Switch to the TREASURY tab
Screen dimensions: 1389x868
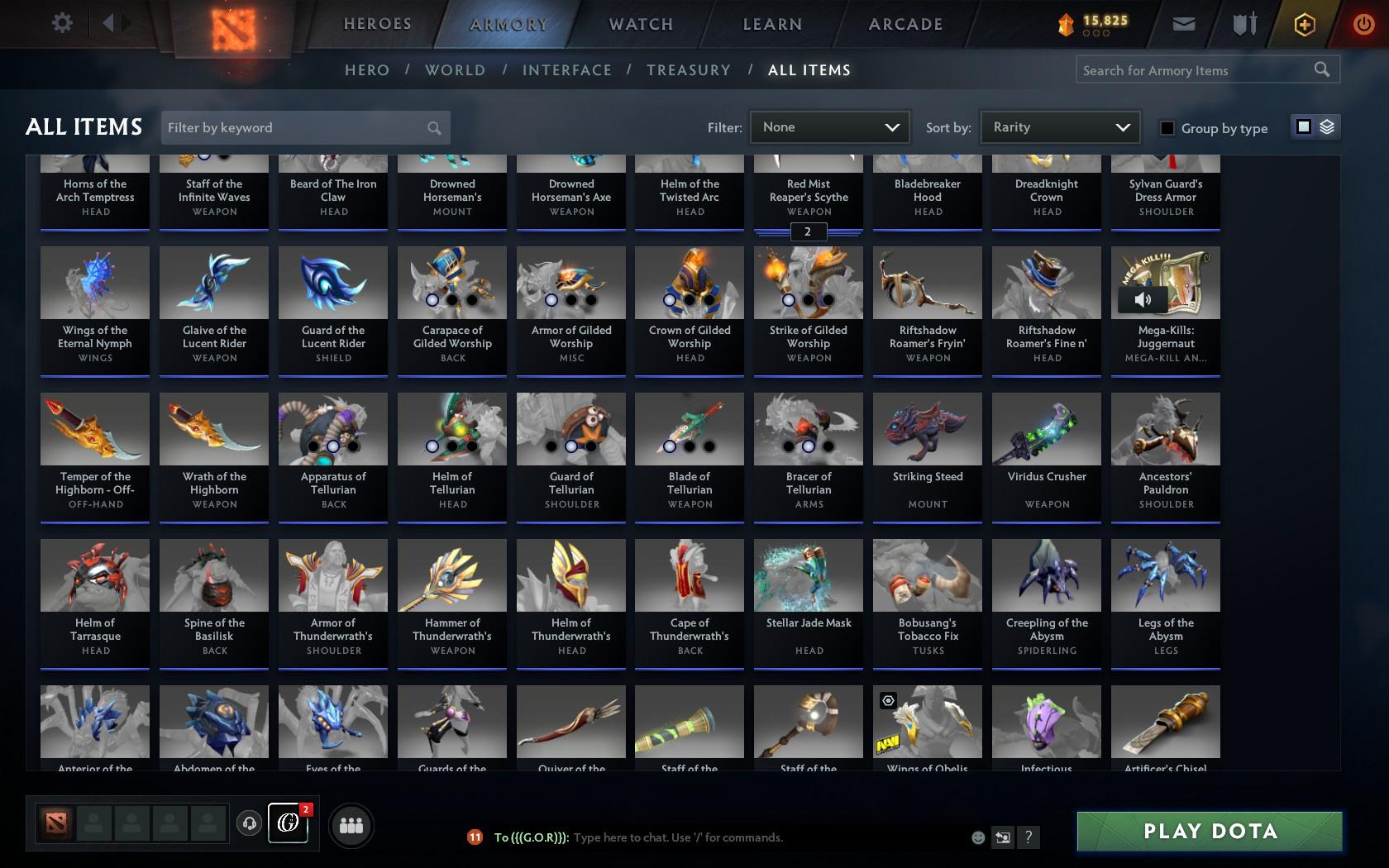[x=689, y=70]
